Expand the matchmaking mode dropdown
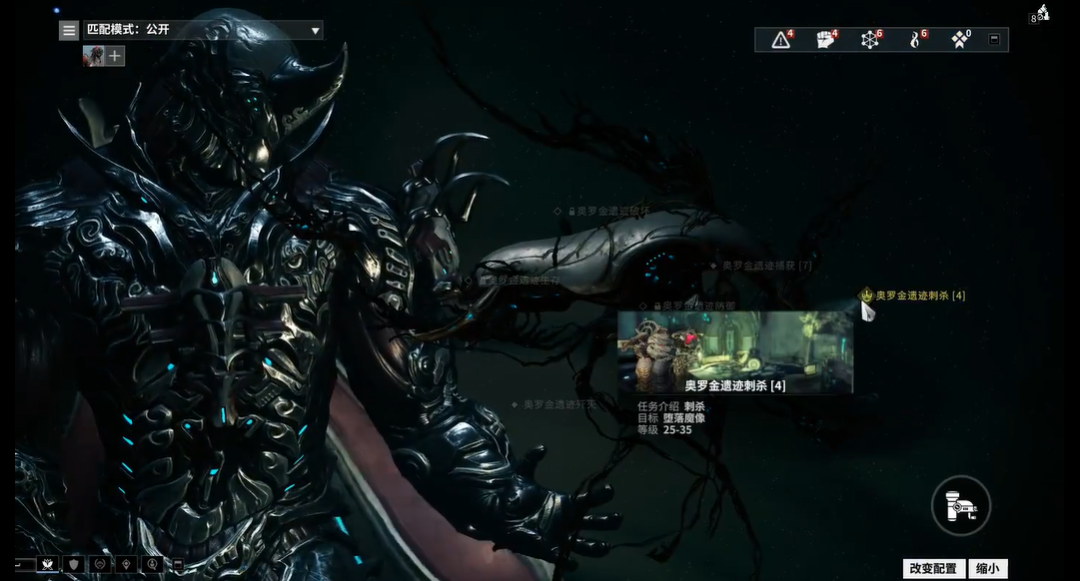Screen dimensions: 1080x581 coord(315,30)
